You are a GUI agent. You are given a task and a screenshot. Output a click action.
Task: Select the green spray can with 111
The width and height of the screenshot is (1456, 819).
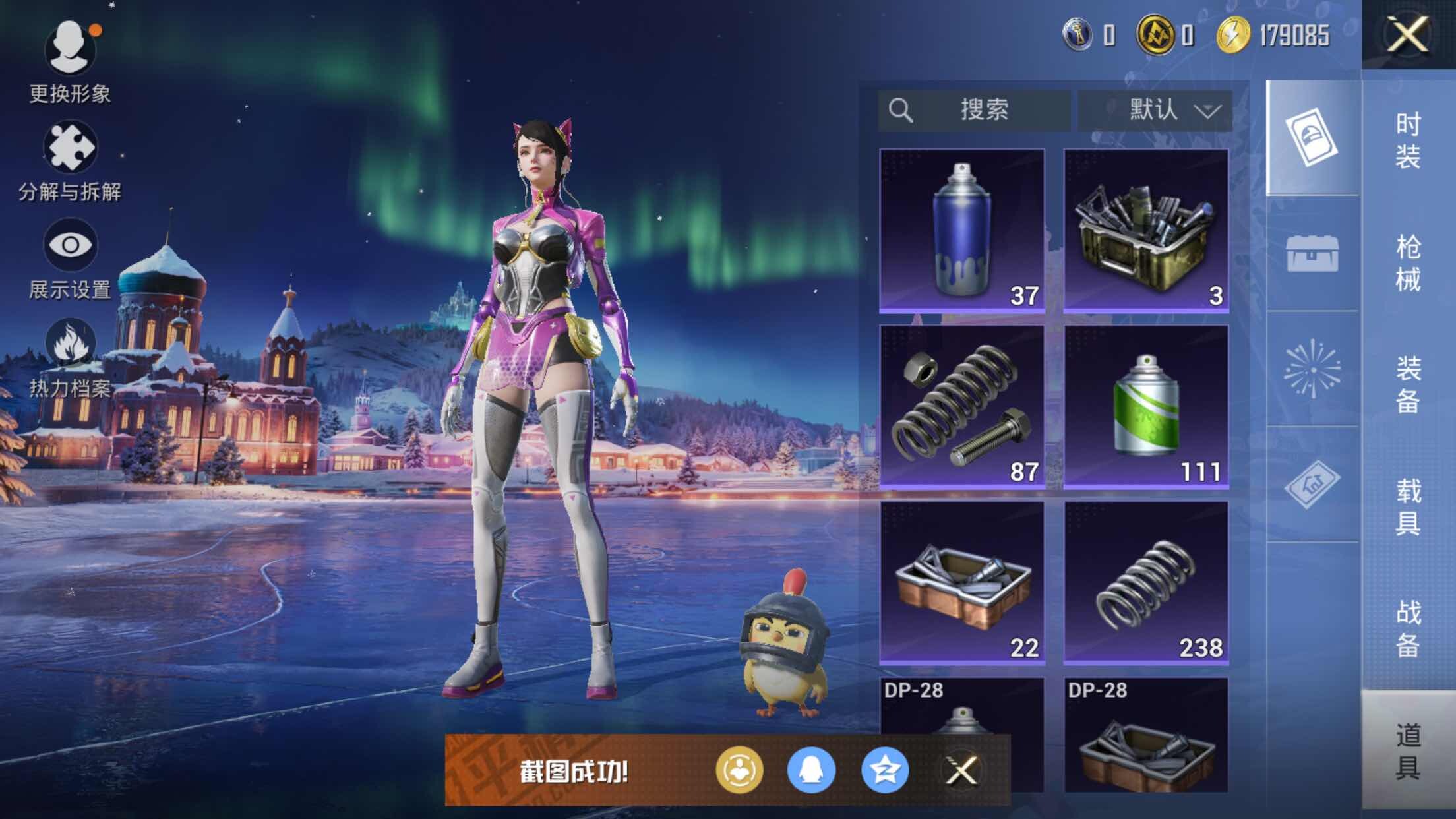pos(1146,406)
